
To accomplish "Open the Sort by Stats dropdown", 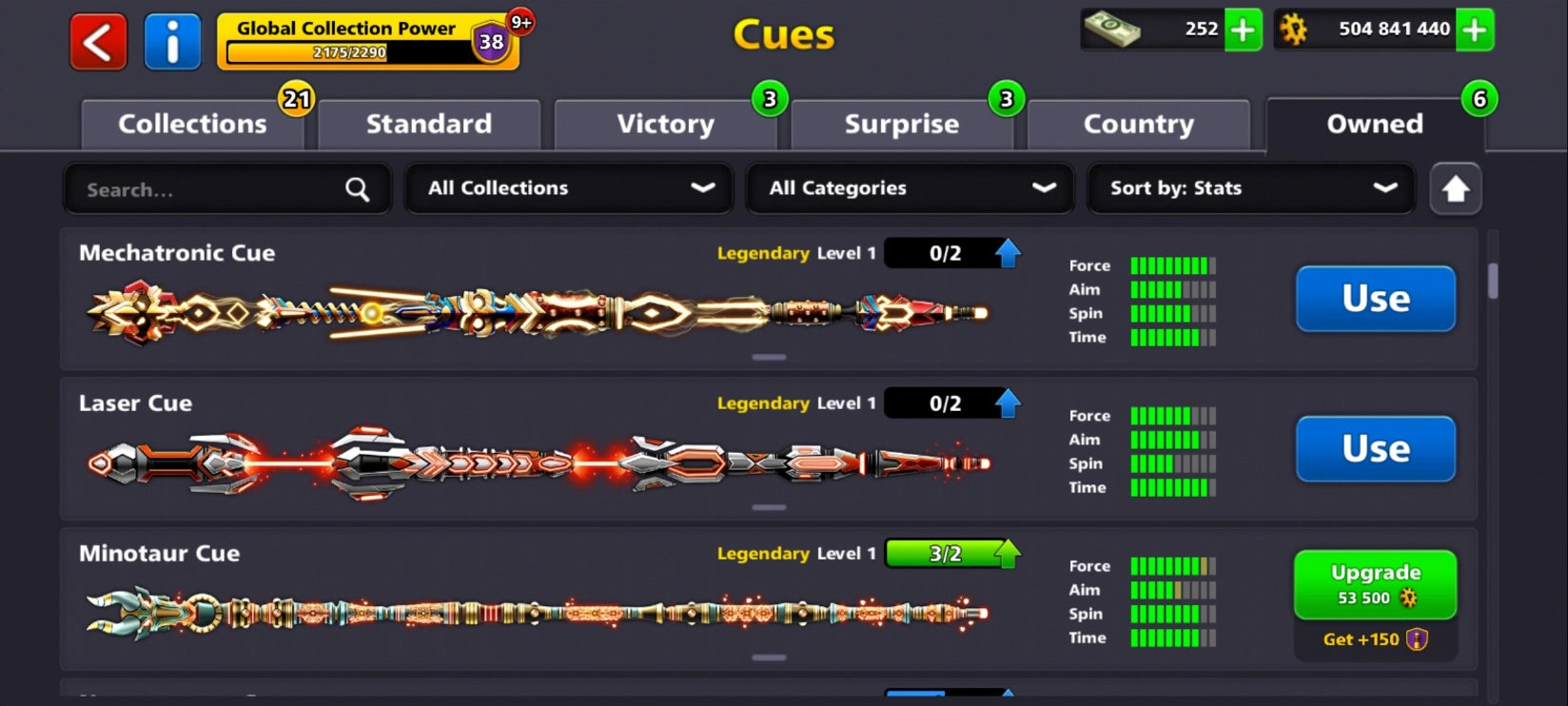I will [1249, 188].
